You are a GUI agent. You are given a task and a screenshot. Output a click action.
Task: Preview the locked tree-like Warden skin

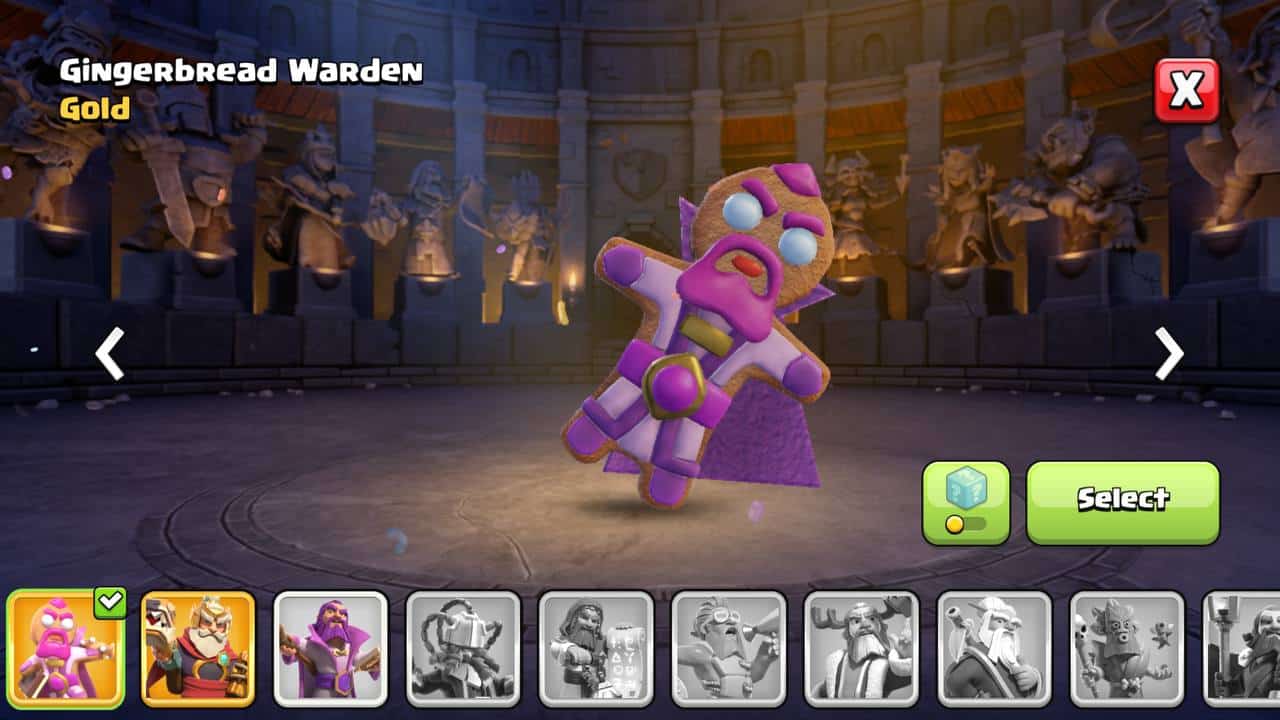(x=1126, y=648)
